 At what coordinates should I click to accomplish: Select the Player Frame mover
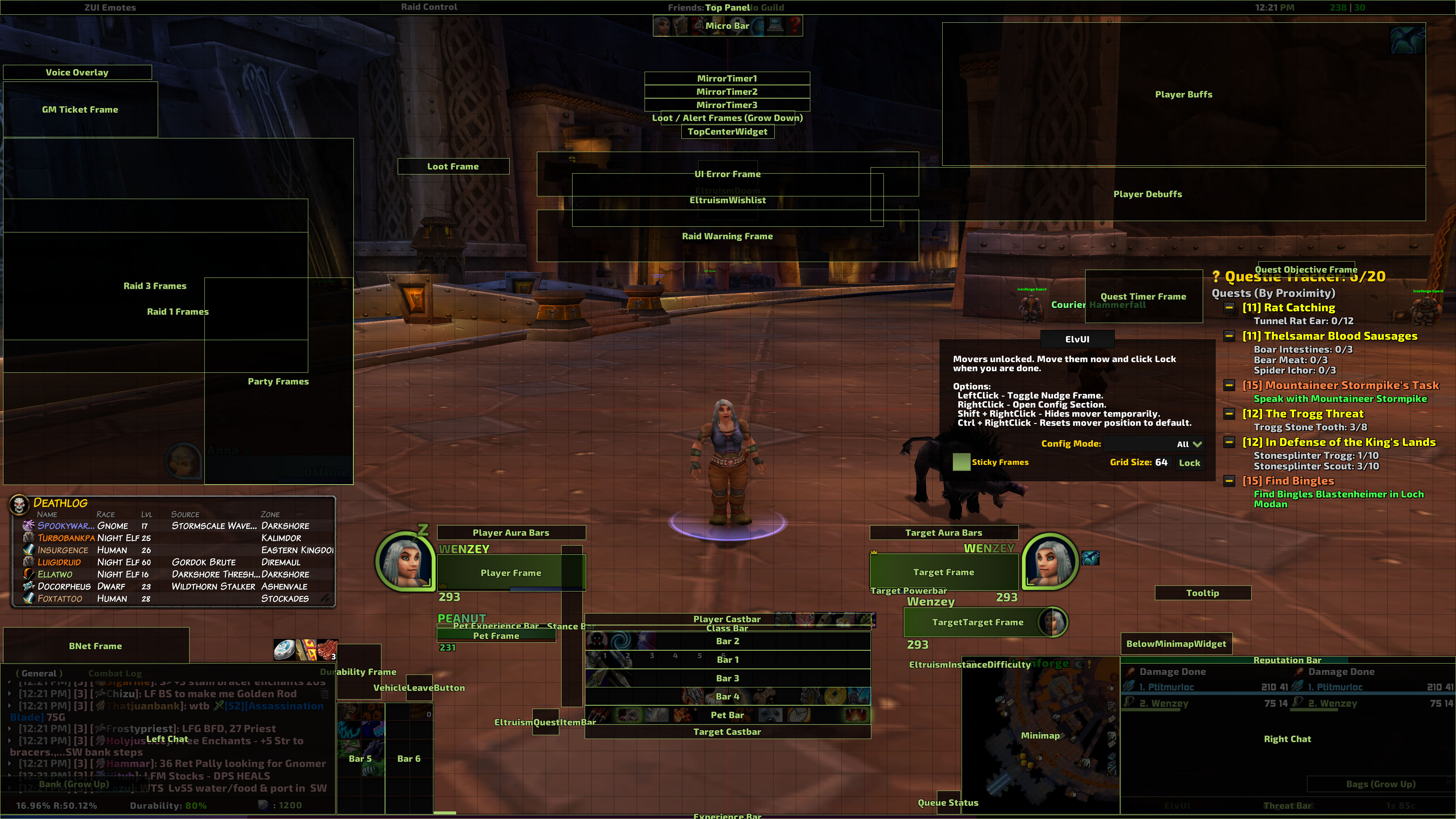click(510, 573)
